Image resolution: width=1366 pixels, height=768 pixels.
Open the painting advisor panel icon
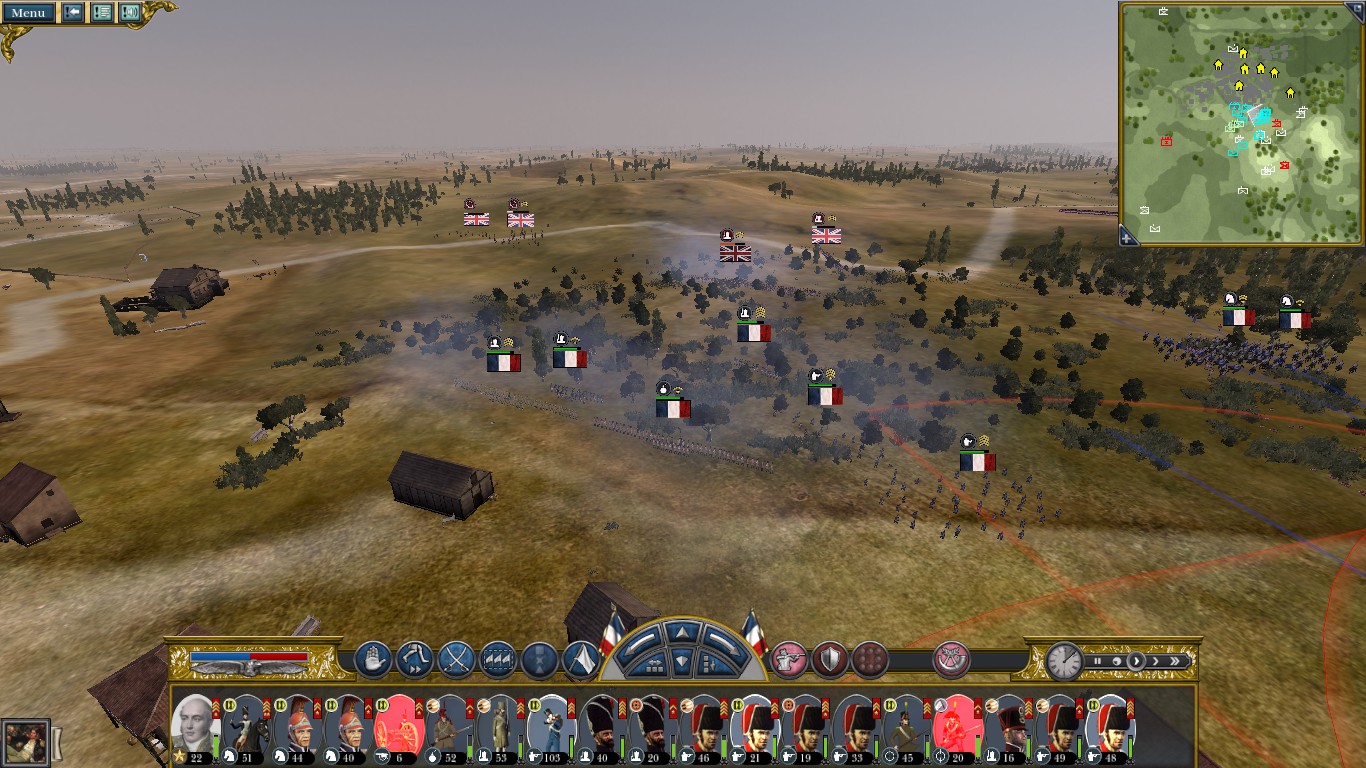point(25,742)
